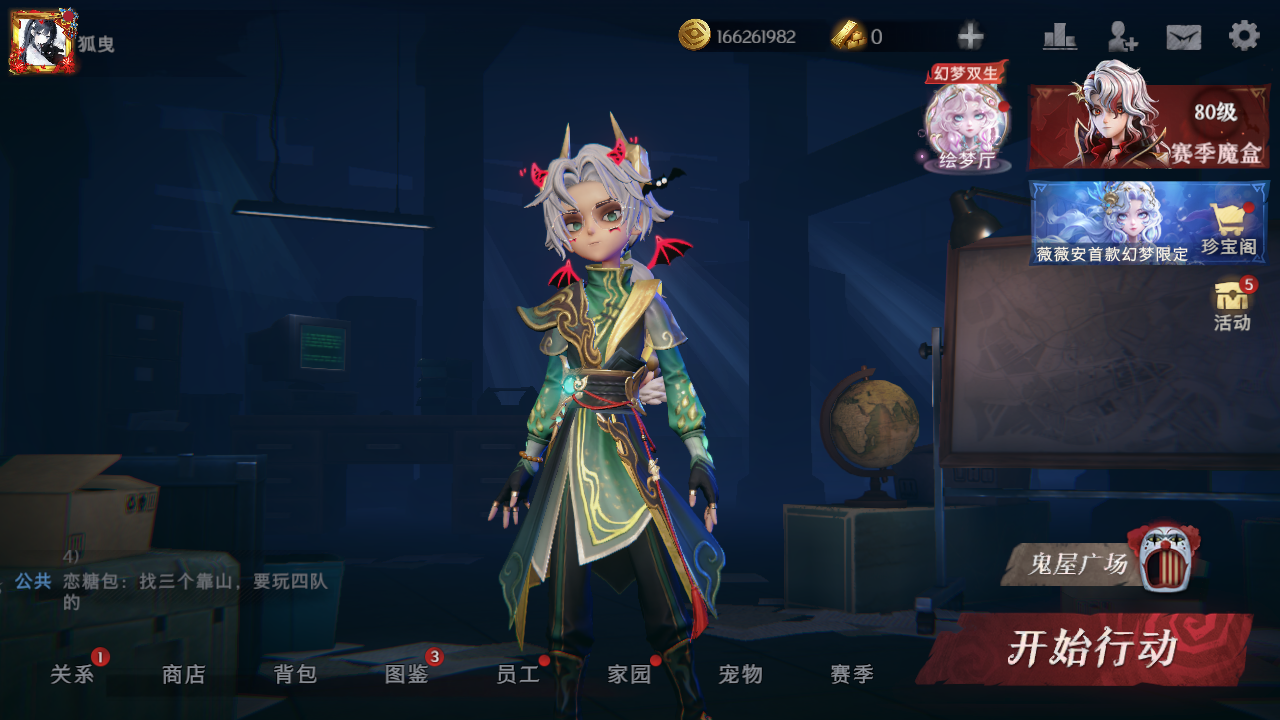Image resolution: width=1280 pixels, height=720 pixels.
Task: Open the 宠物 pets menu
Action: click(x=741, y=674)
